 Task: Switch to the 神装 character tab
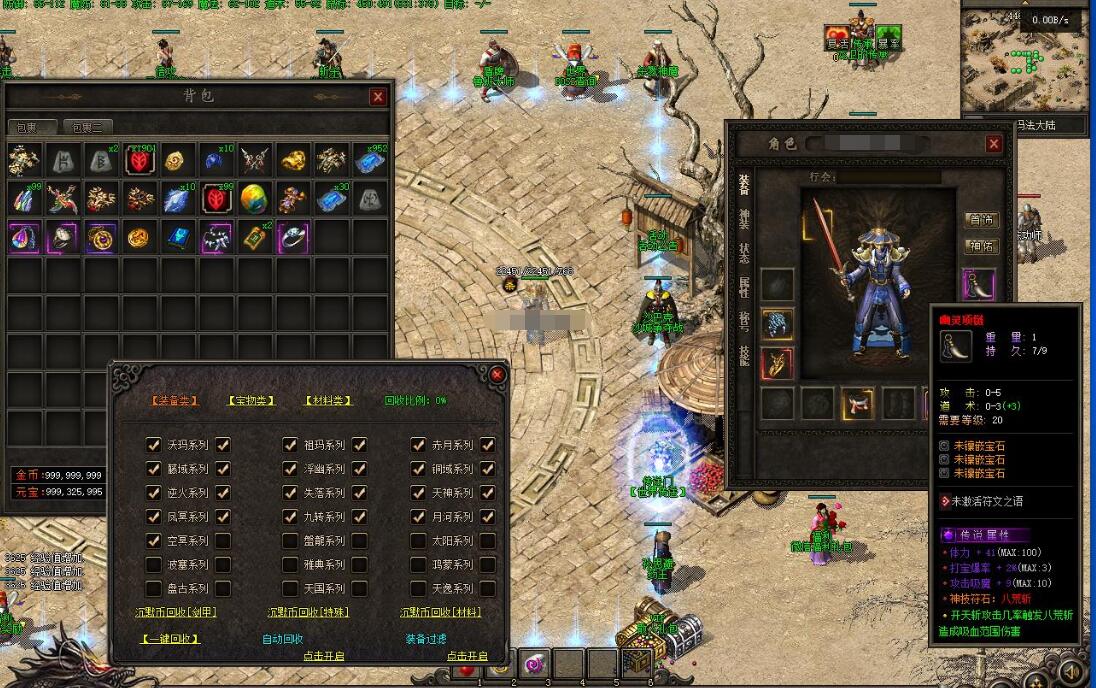click(743, 220)
